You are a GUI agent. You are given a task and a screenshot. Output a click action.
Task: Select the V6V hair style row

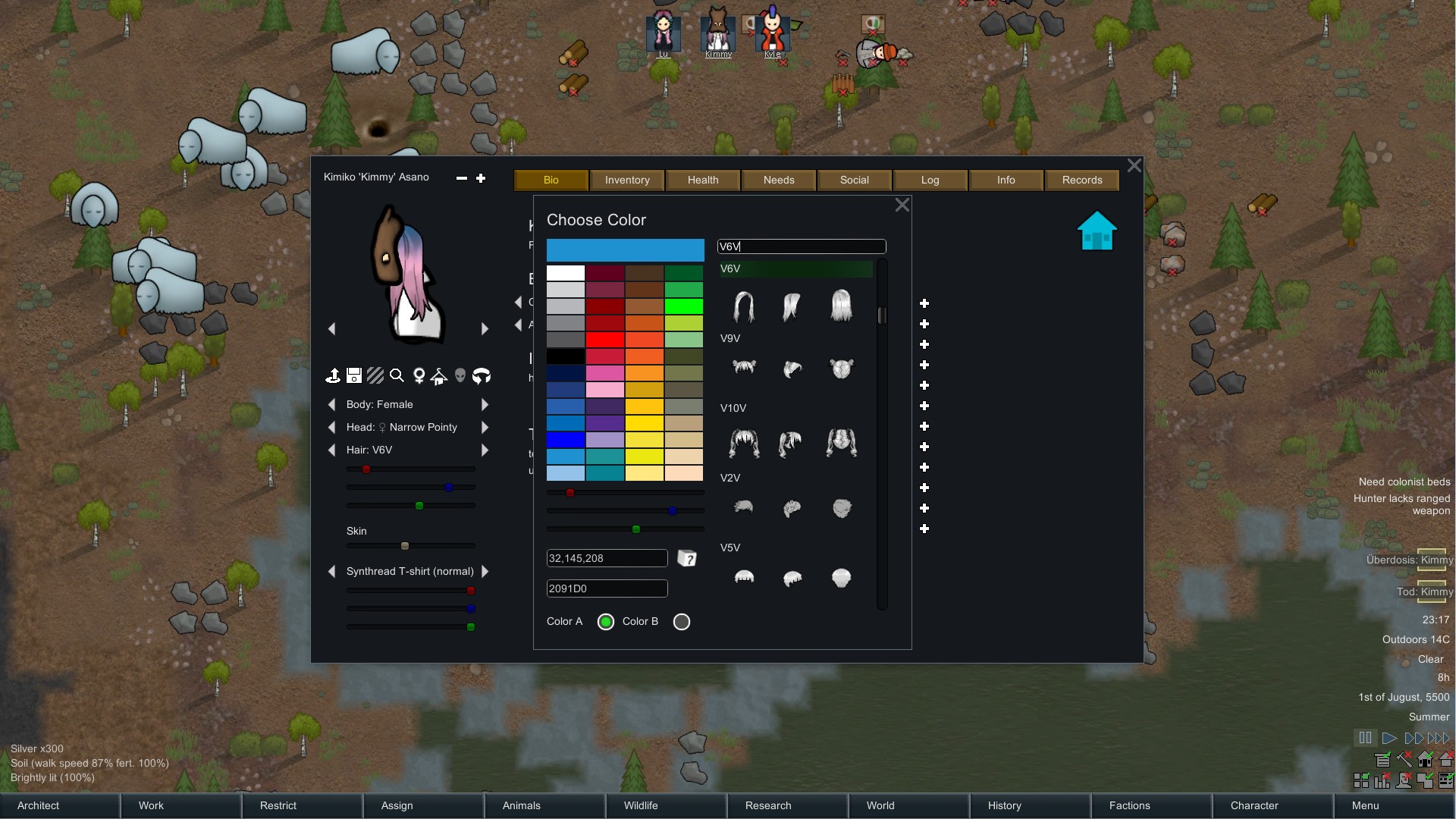click(x=795, y=268)
